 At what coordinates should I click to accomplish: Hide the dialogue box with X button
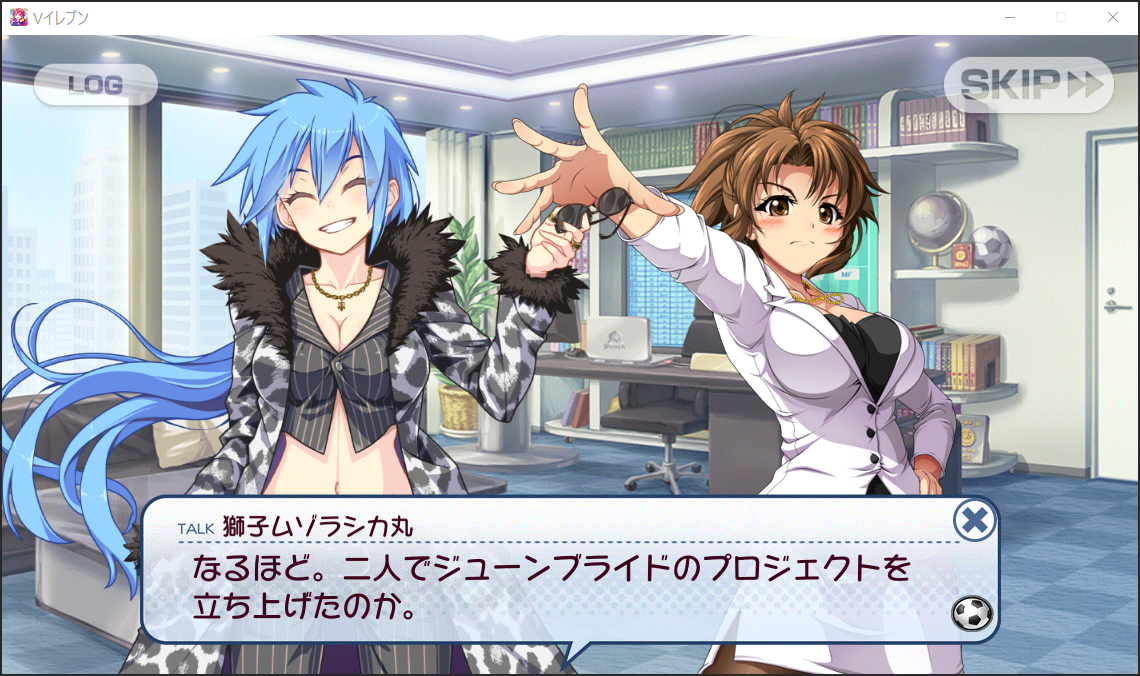(x=973, y=520)
